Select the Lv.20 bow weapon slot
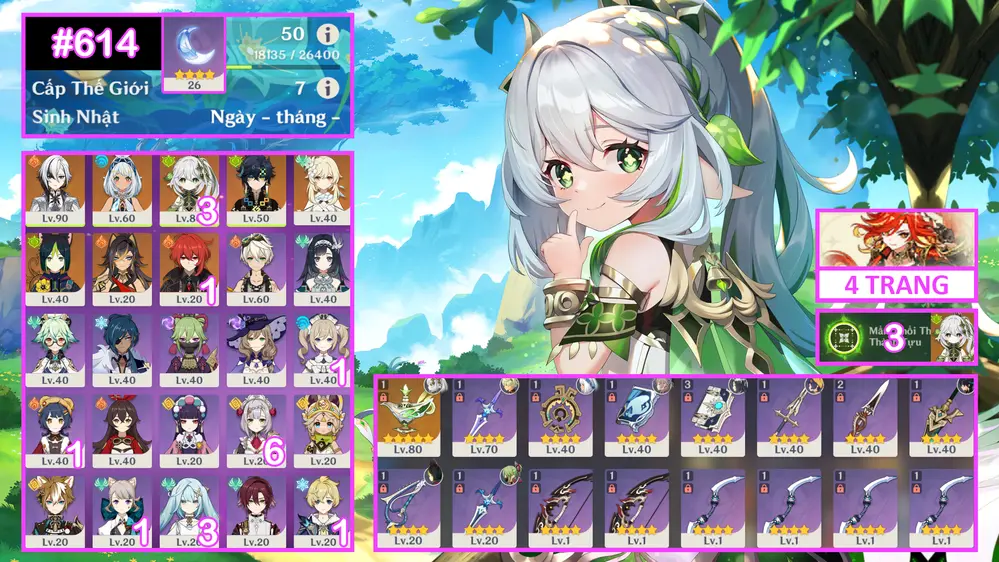999x562 pixels. tap(410, 505)
